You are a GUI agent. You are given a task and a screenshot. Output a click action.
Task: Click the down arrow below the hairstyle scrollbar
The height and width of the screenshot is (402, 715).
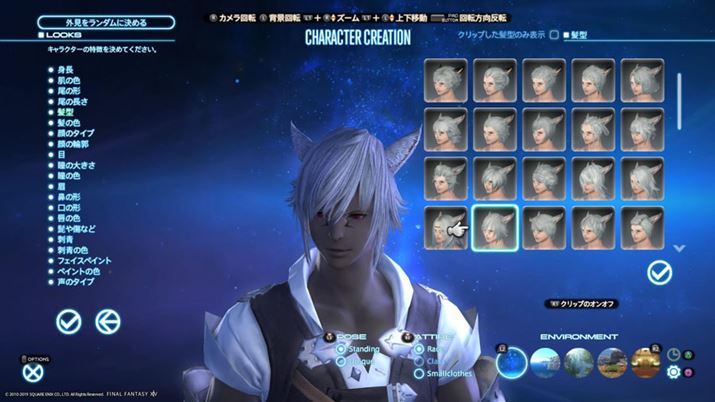click(679, 247)
